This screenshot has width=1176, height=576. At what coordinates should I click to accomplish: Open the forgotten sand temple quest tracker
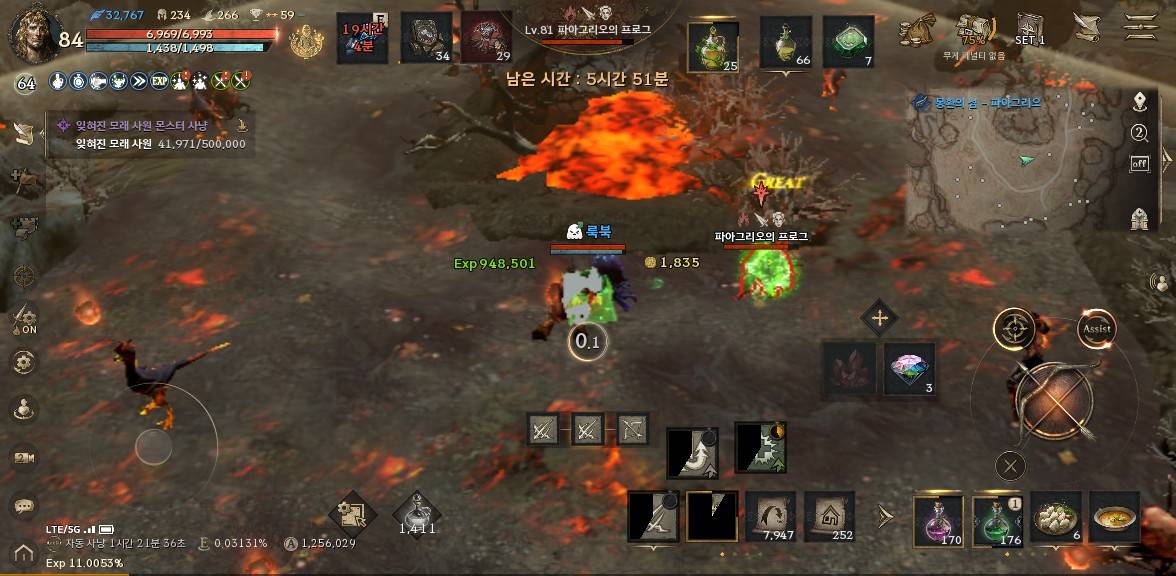coord(148,135)
